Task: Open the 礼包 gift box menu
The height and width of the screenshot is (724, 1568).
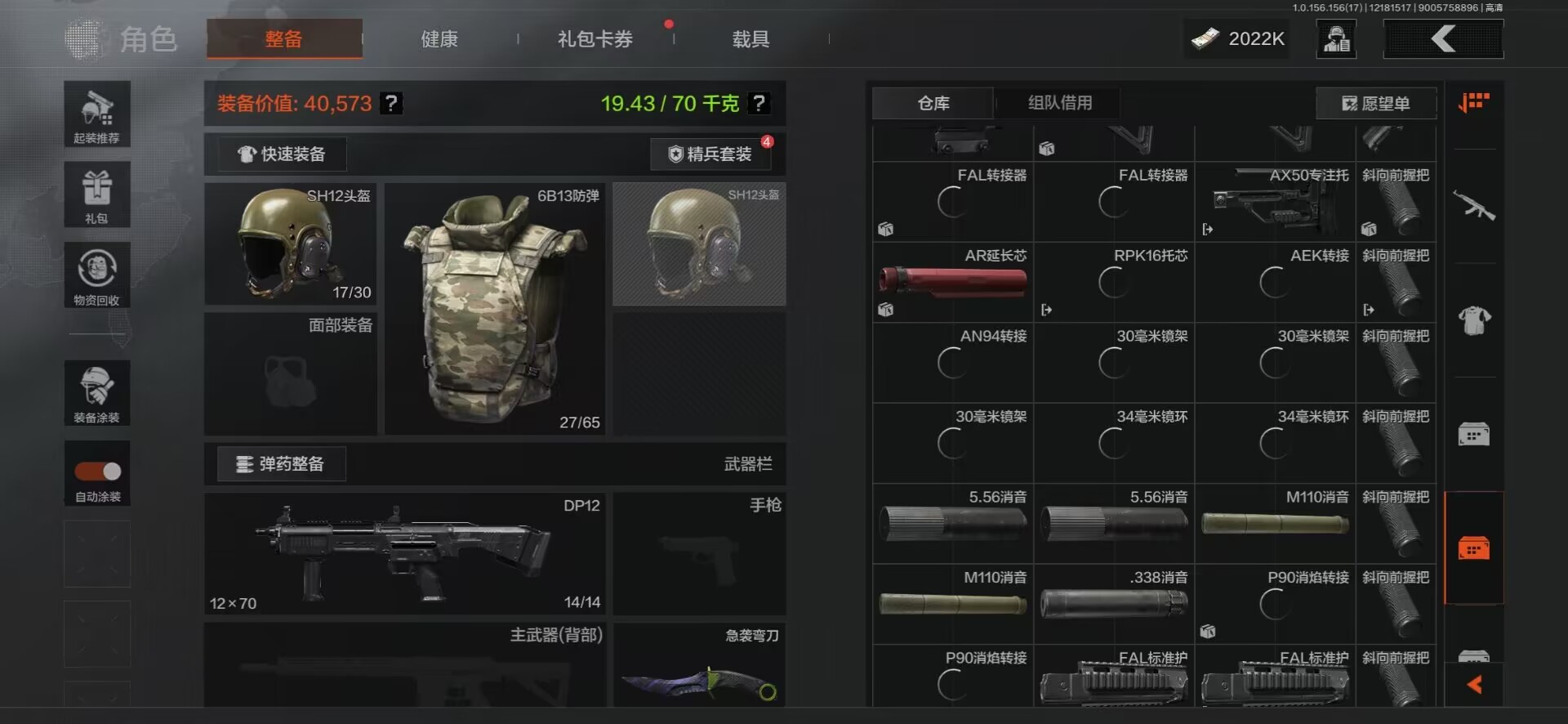Action: point(97,194)
